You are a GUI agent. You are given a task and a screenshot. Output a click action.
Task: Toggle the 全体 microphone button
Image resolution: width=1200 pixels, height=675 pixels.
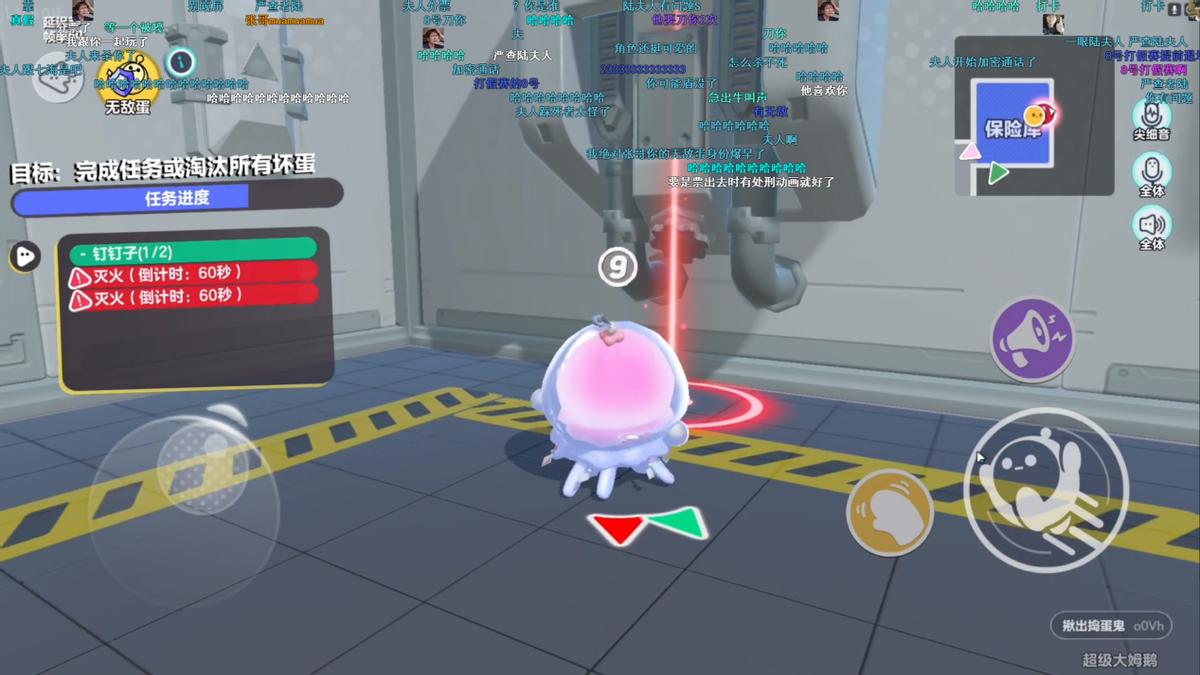point(1152,171)
